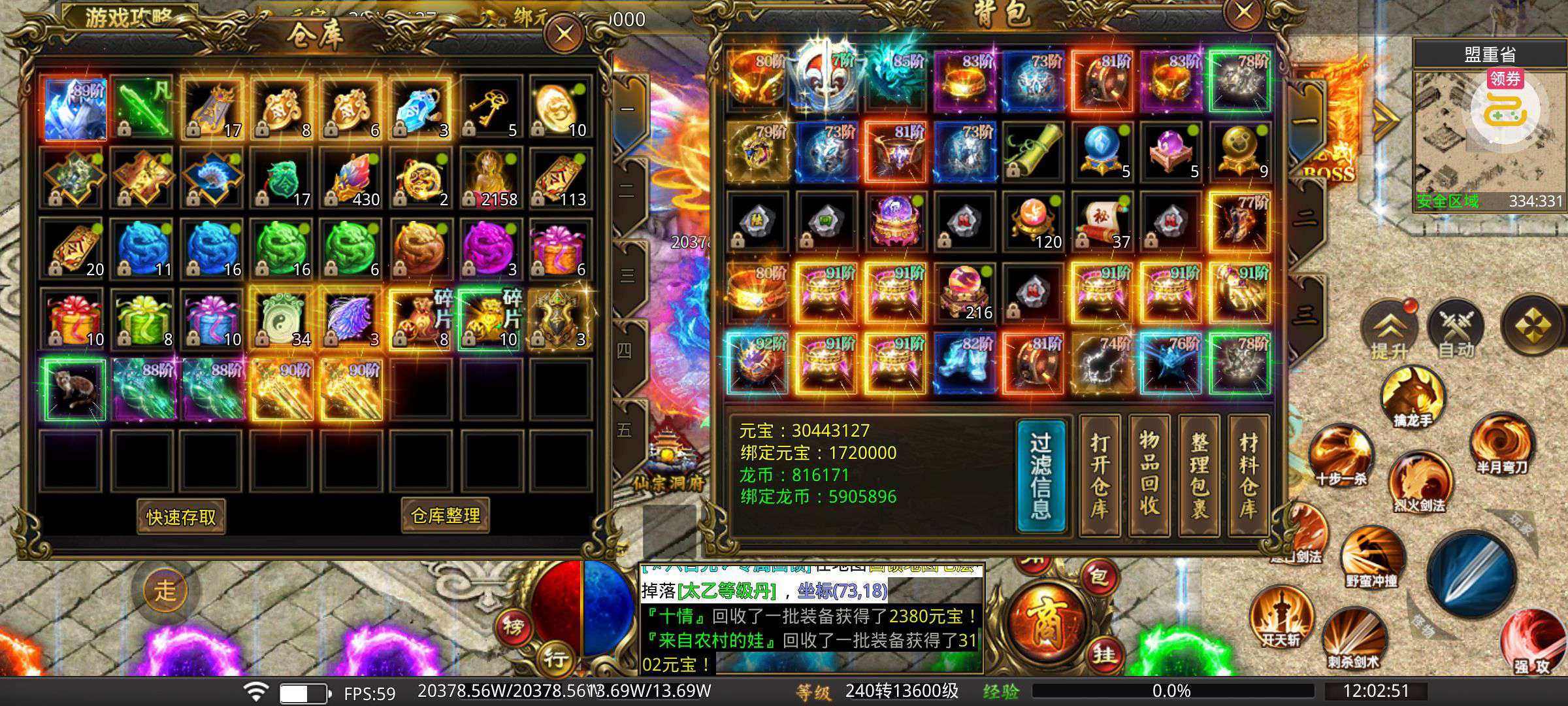Click the 快速存取 quick deposit button
Screen dimensions: 1568x706
181,517
